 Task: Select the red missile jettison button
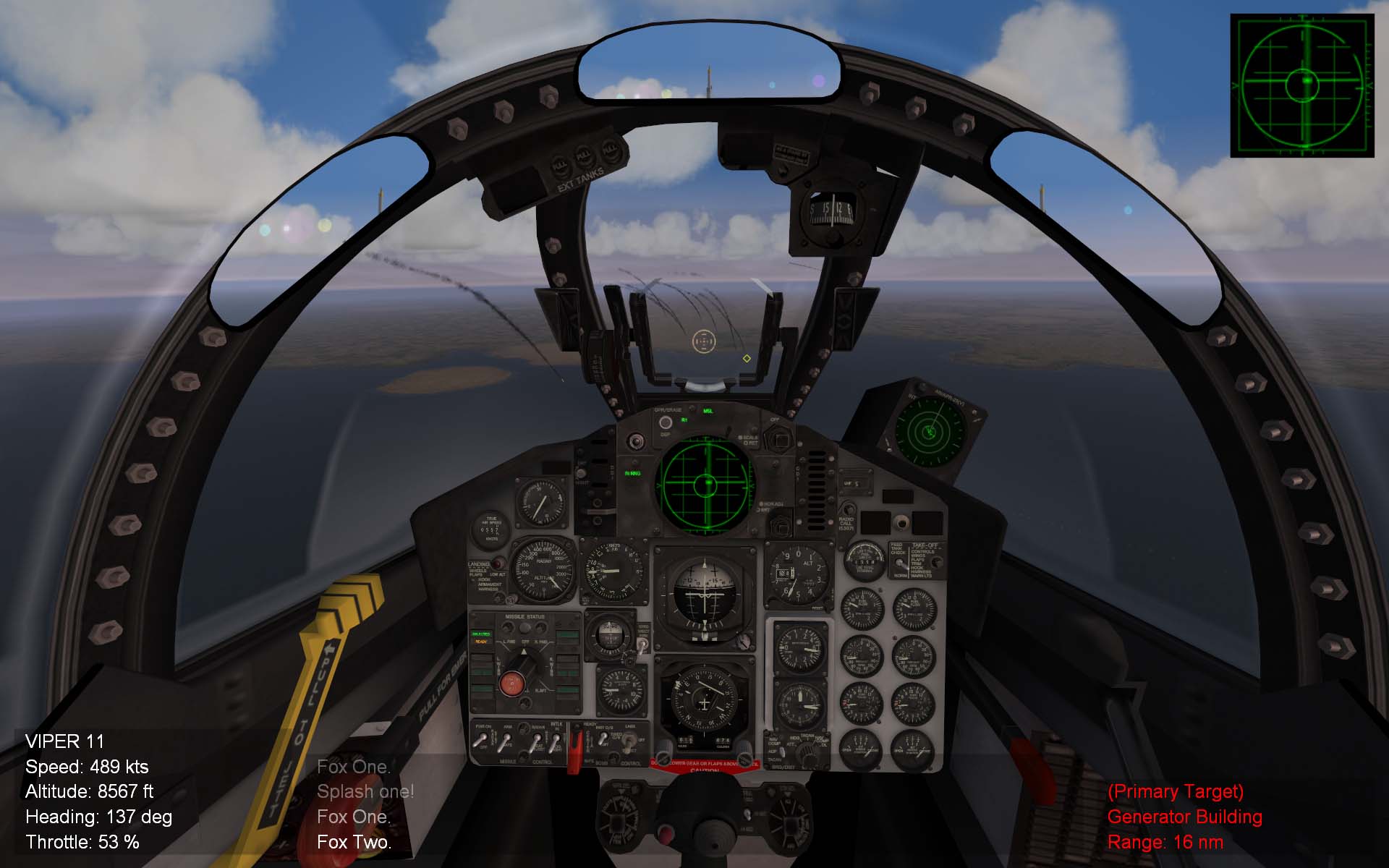click(x=512, y=684)
